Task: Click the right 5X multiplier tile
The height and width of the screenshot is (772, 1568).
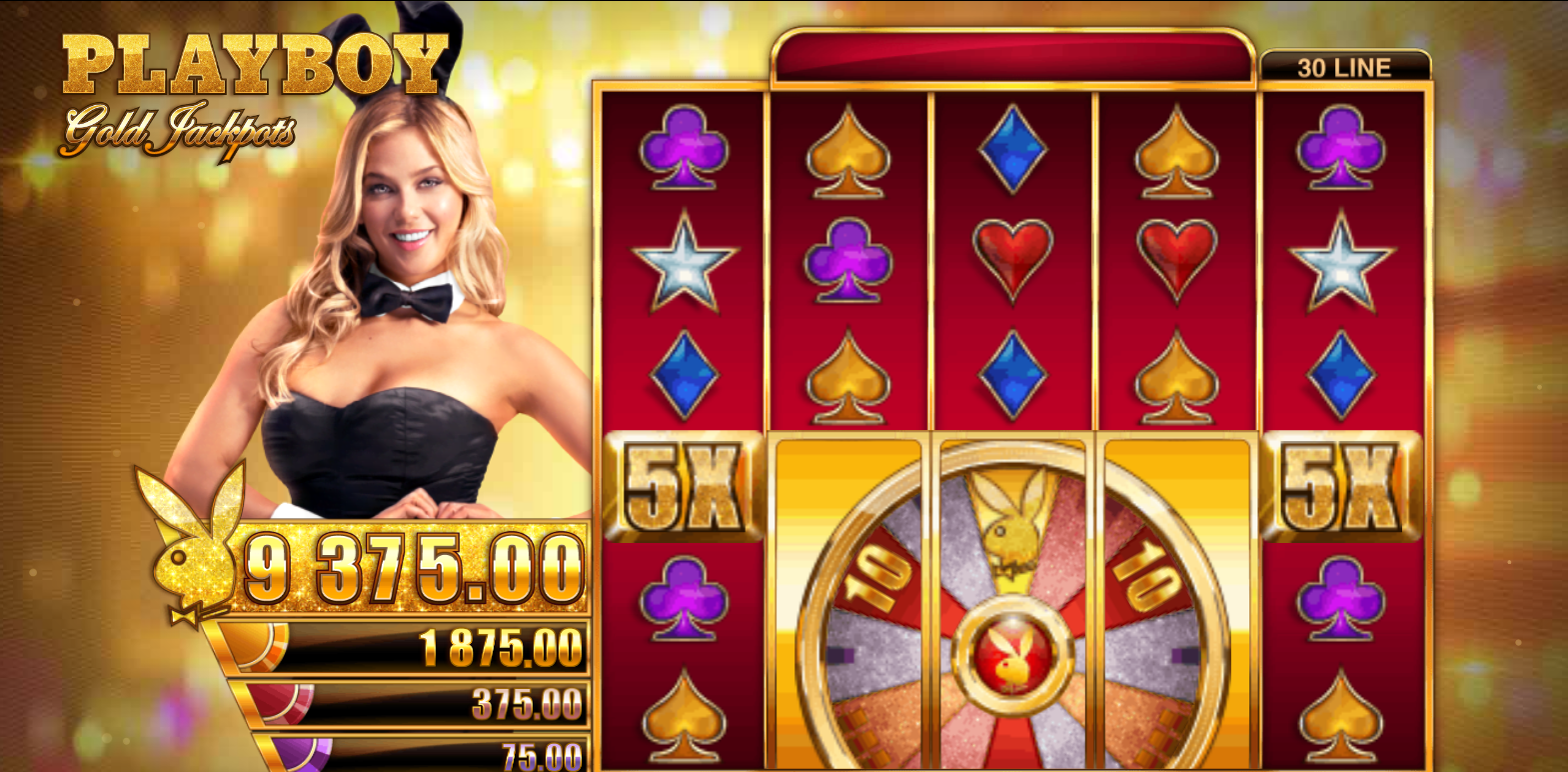Action: 1344,490
